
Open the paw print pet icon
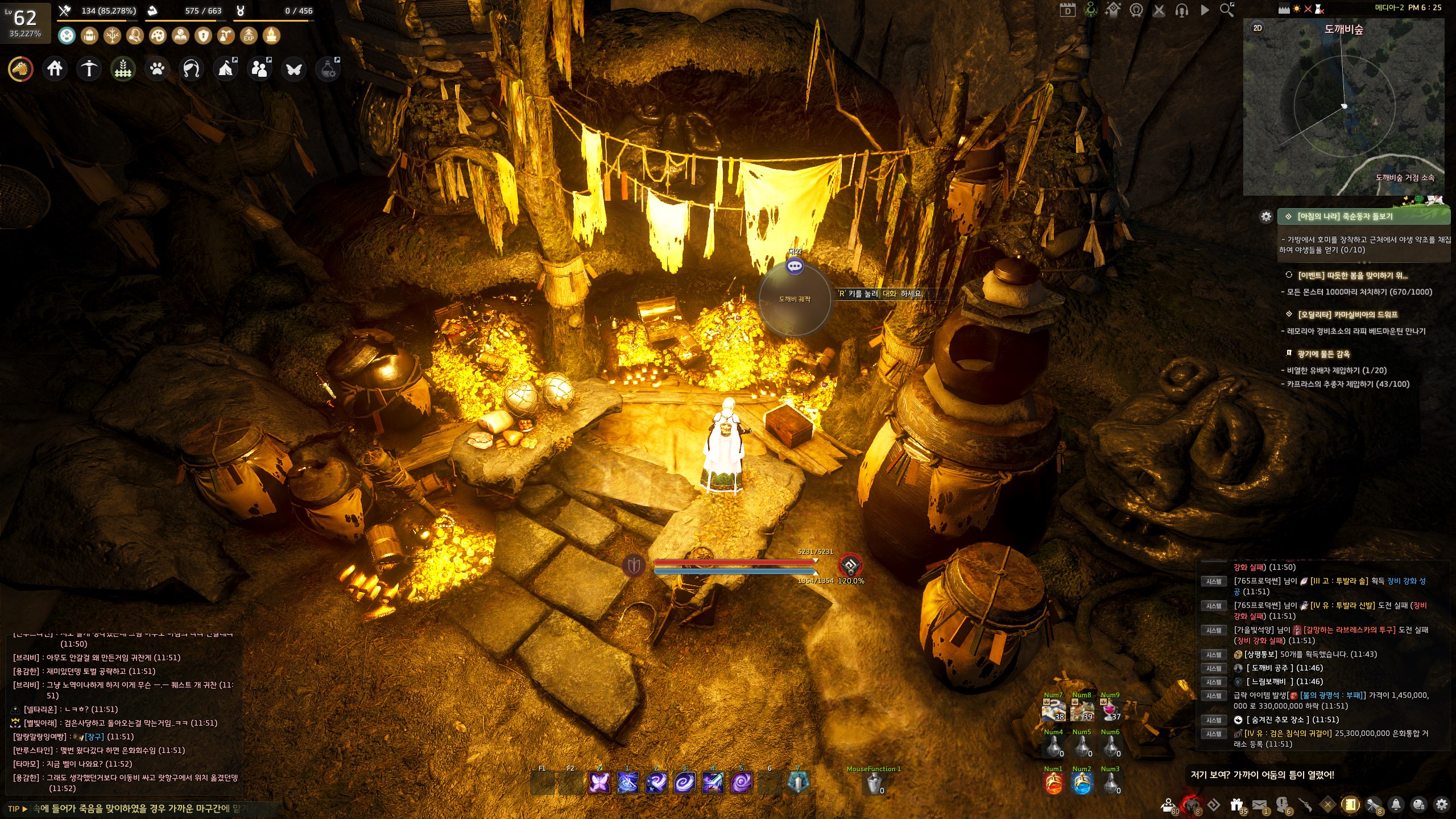point(157,69)
